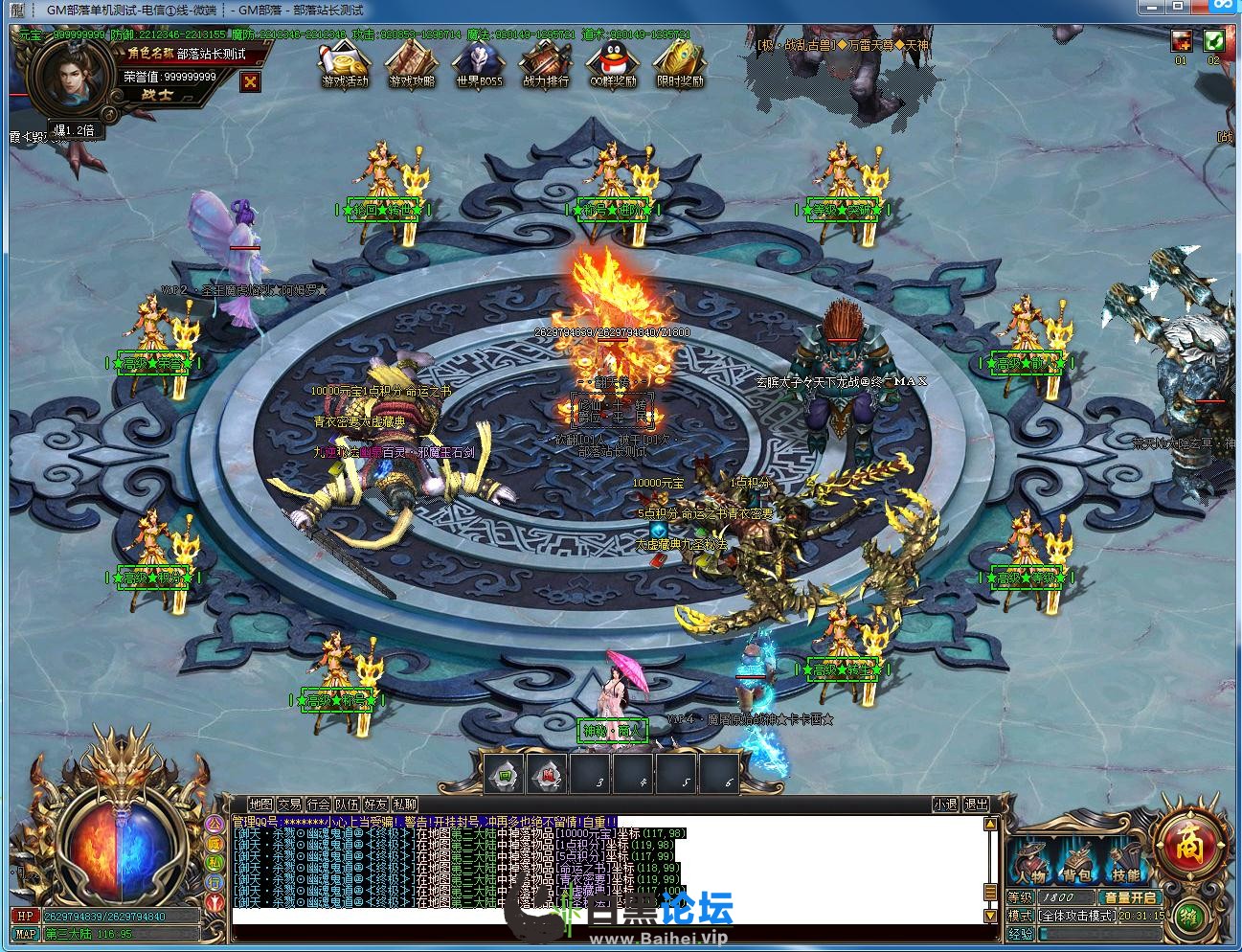
Task: Open the 世界BOSS panel
Action: [x=479, y=63]
